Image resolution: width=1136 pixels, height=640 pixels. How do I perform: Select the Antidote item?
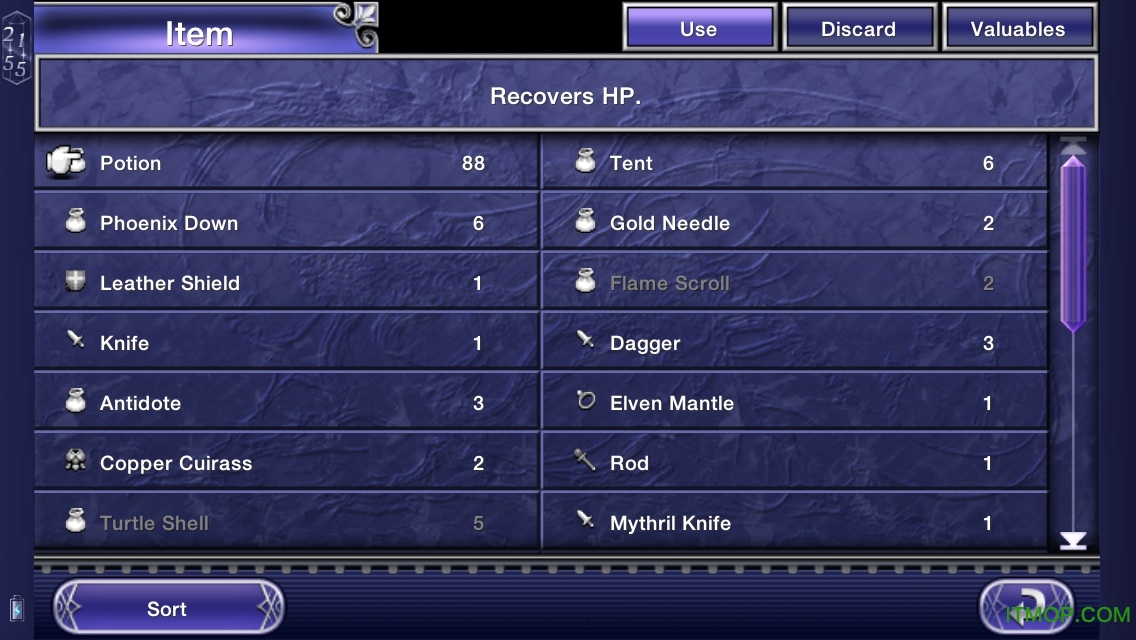click(286, 403)
